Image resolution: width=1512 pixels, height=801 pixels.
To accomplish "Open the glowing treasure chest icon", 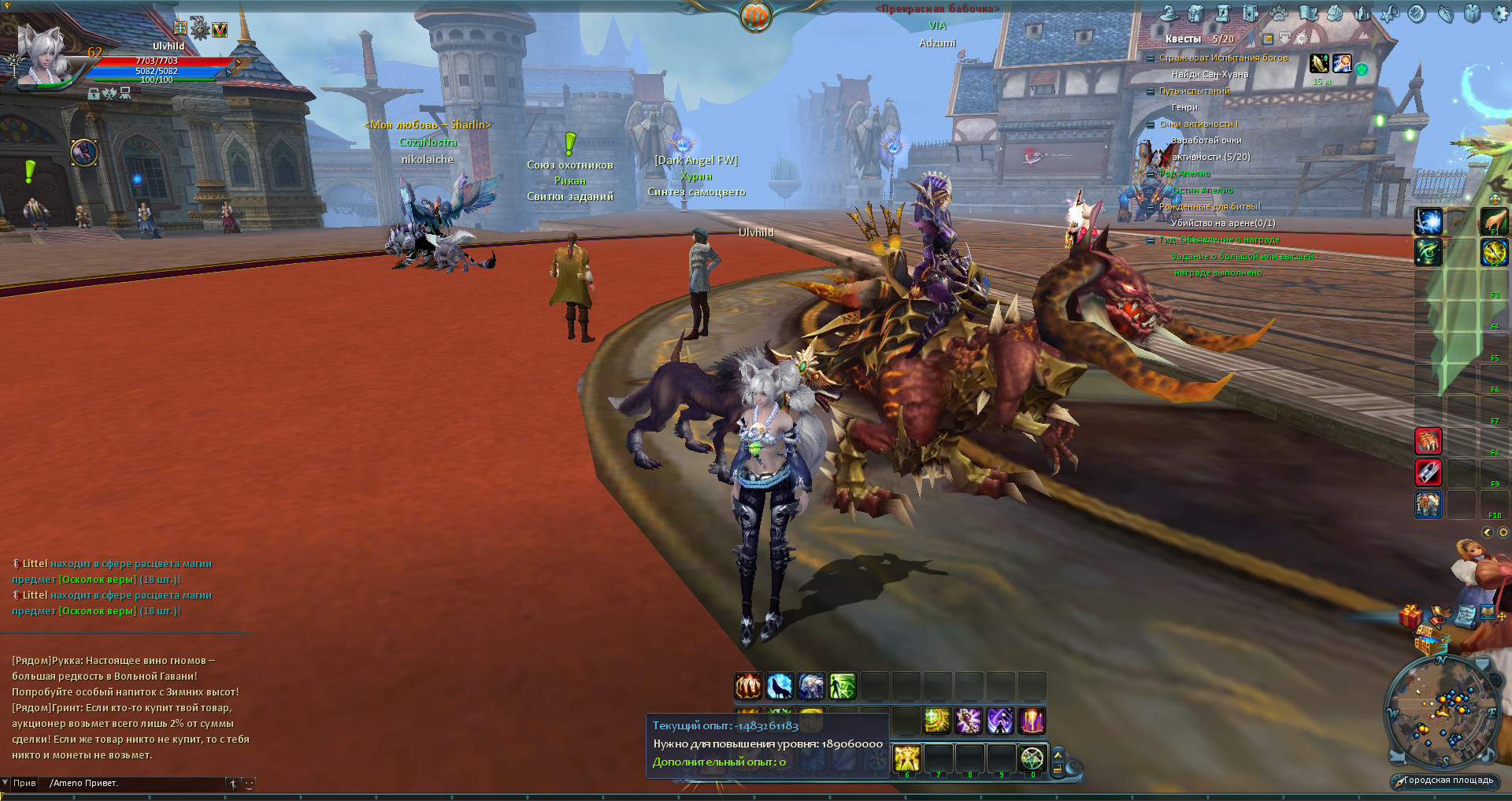I will (x=1430, y=643).
